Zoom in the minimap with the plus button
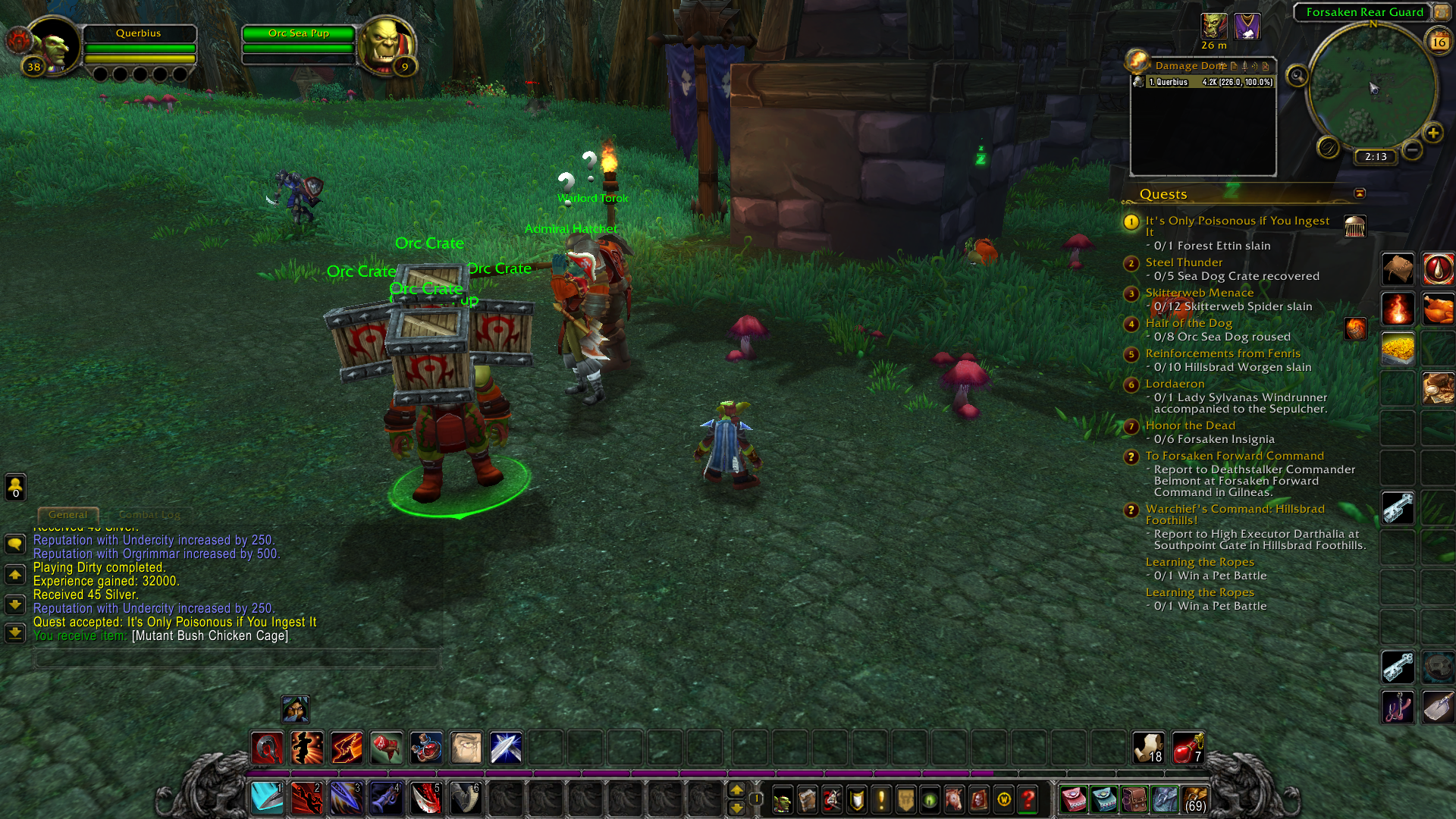This screenshot has width=1456, height=819. [x=1432, y=133]
